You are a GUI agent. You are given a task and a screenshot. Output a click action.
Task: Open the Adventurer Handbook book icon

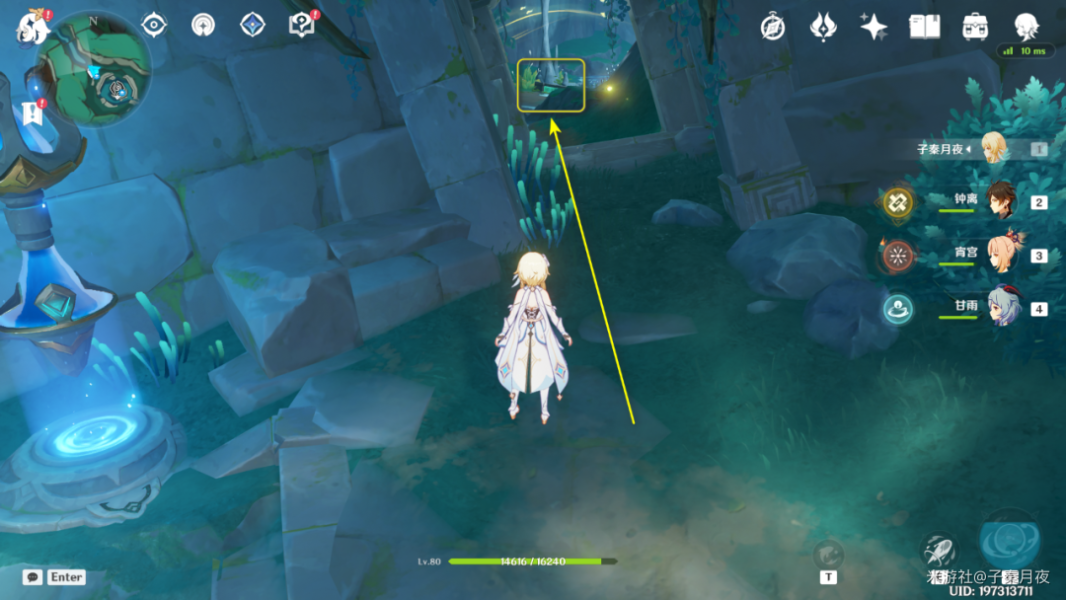pos(925,27)
